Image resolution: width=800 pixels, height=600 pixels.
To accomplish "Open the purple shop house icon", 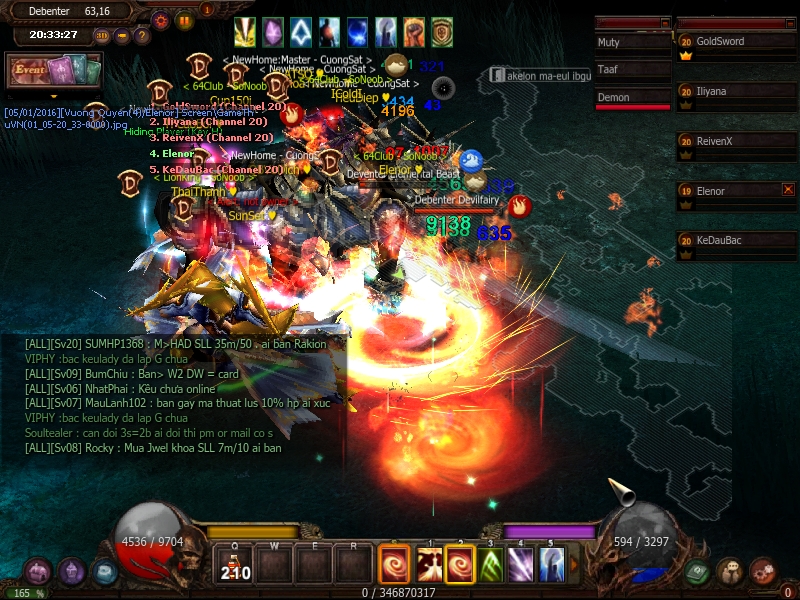I will (x=38, y=571).
